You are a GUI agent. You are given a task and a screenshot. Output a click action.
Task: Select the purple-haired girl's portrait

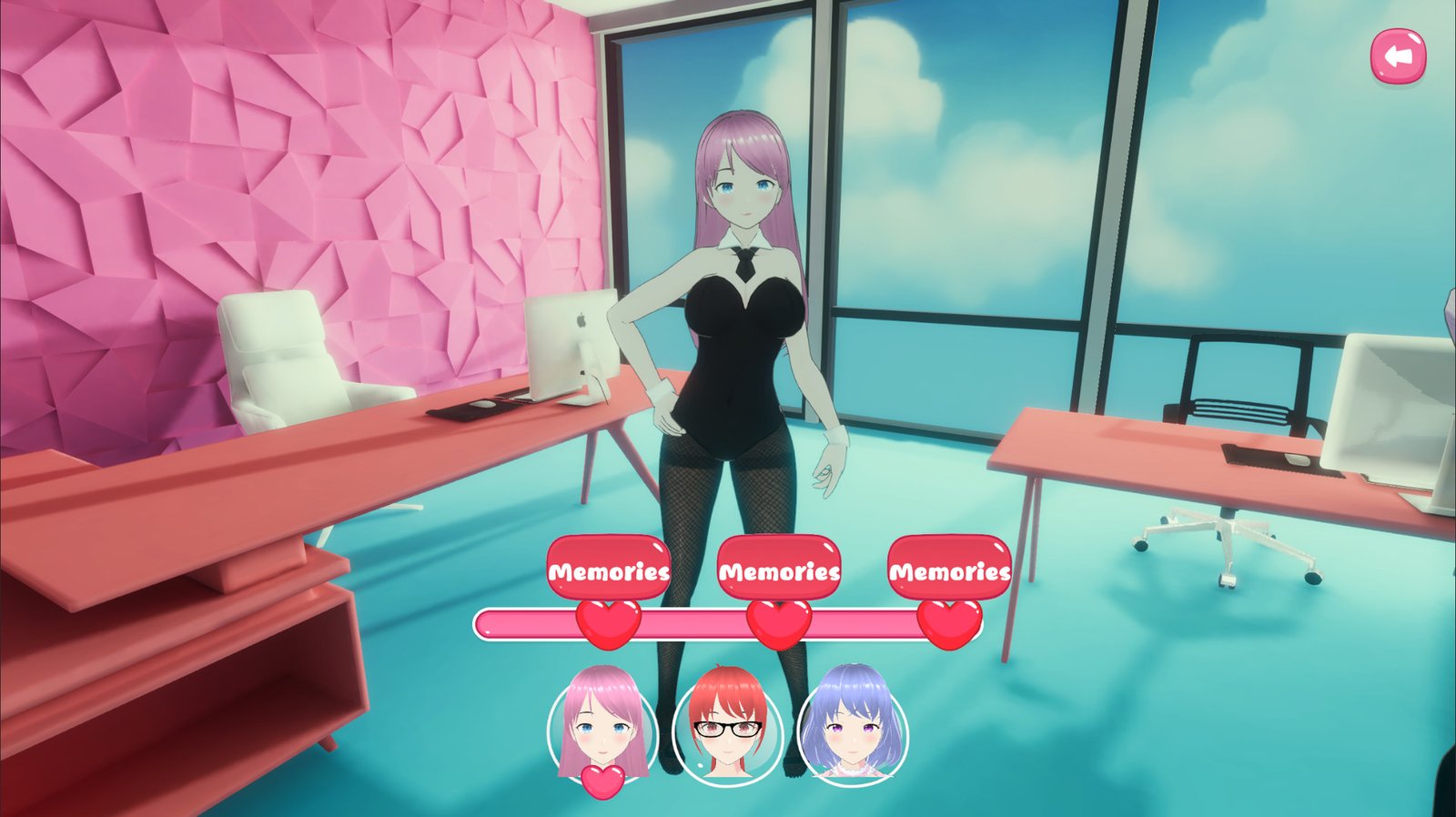point(851,728)
